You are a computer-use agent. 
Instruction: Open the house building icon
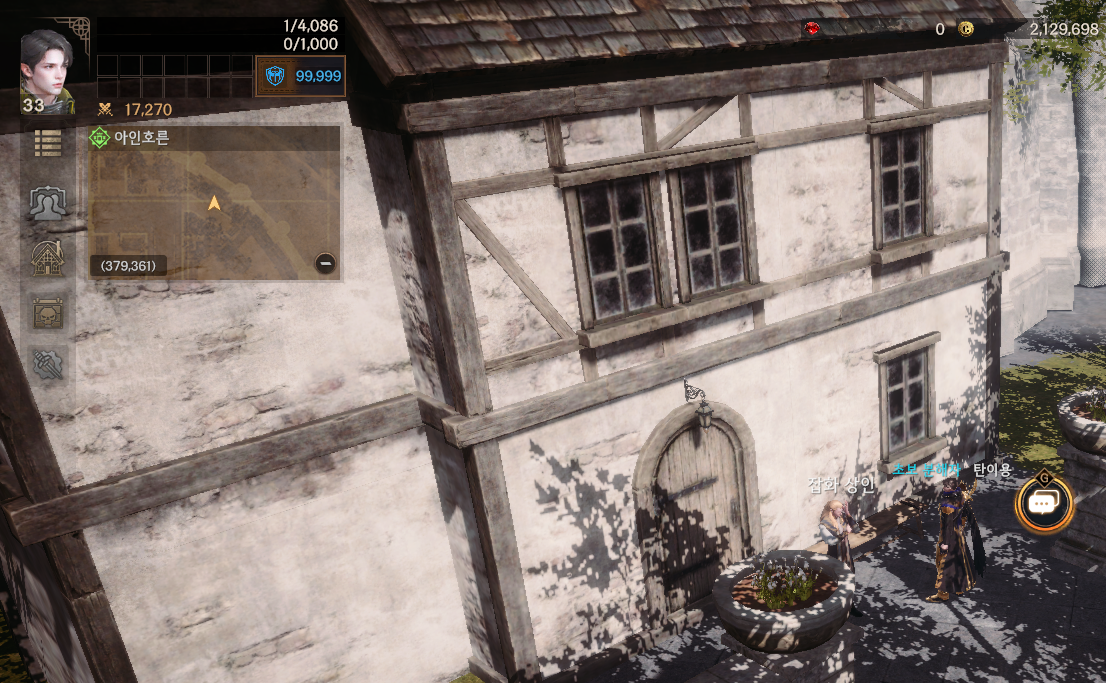click(x=48, y=258)
